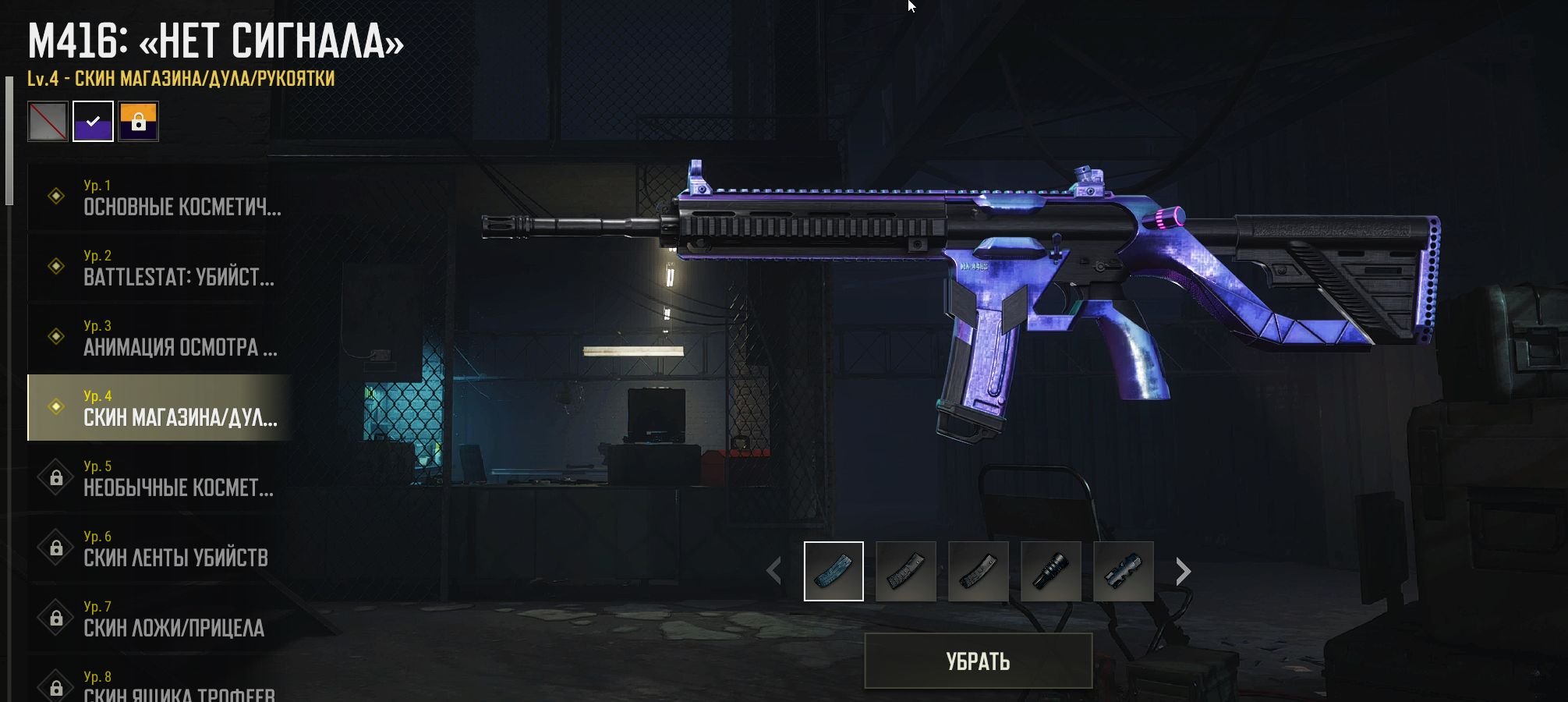Choose the locked Ур. 7 Скин ложи/прицела
This screenshot has height=702, width=1568.
click(x=160, y=618)
